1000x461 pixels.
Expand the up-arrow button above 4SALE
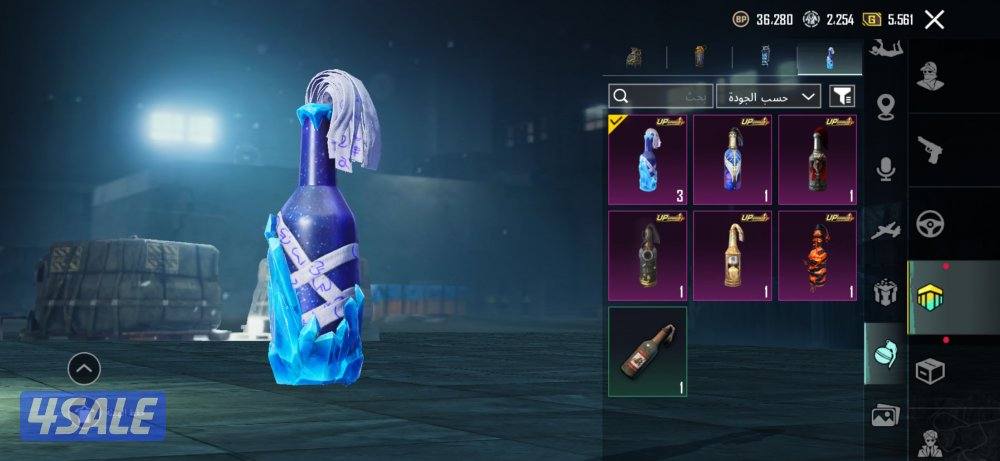tap(84, 369)
